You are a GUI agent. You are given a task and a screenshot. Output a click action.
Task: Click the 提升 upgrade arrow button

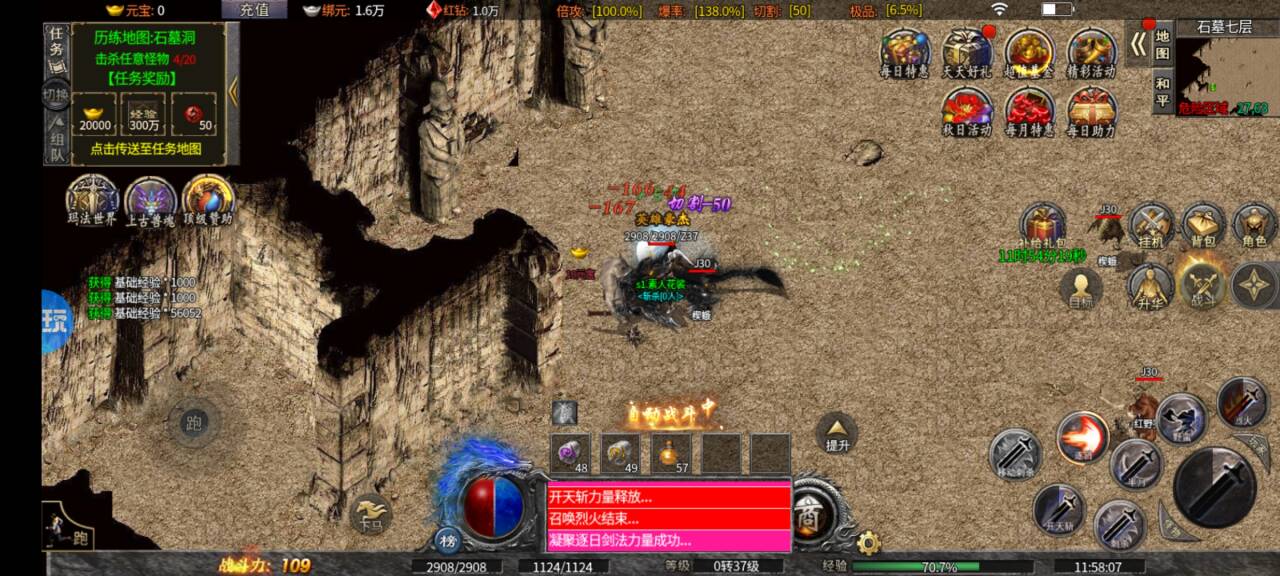point(836,431)
